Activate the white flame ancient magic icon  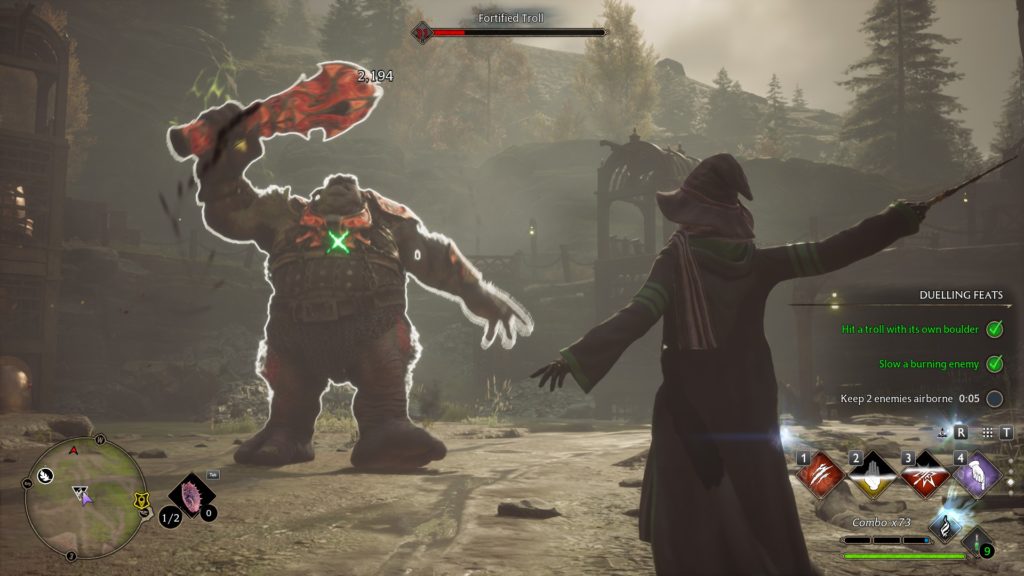[x=946, y=526]
